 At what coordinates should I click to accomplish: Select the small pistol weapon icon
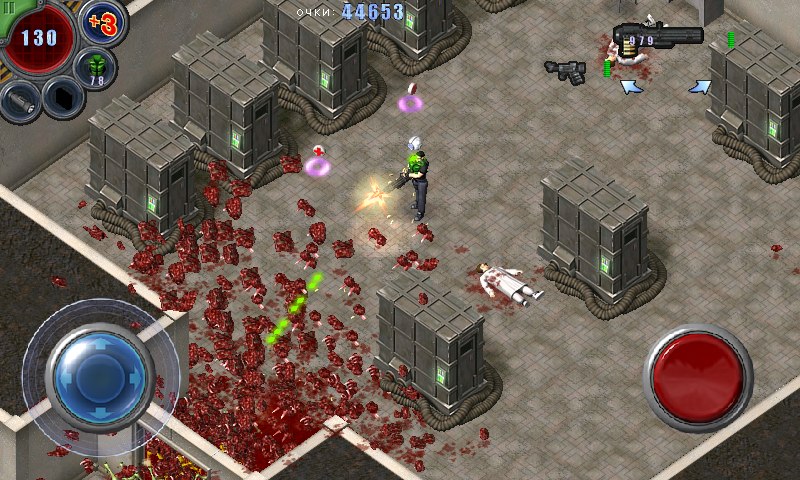point(566,69)
